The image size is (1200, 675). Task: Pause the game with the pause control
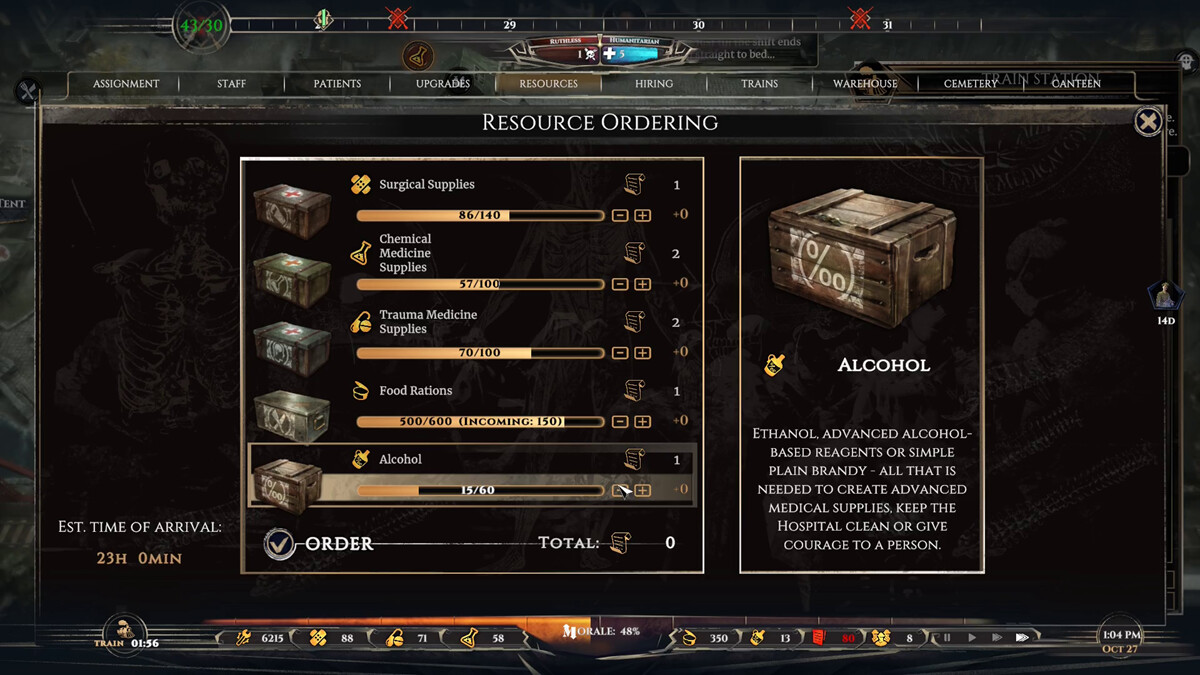(947, 637)
